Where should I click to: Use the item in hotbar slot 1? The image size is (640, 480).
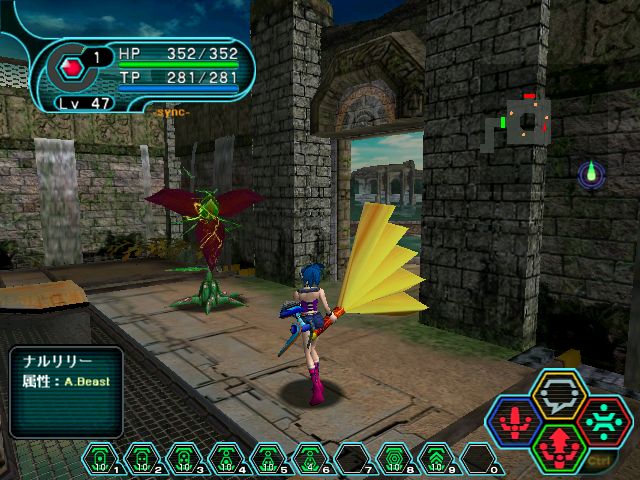100,459
